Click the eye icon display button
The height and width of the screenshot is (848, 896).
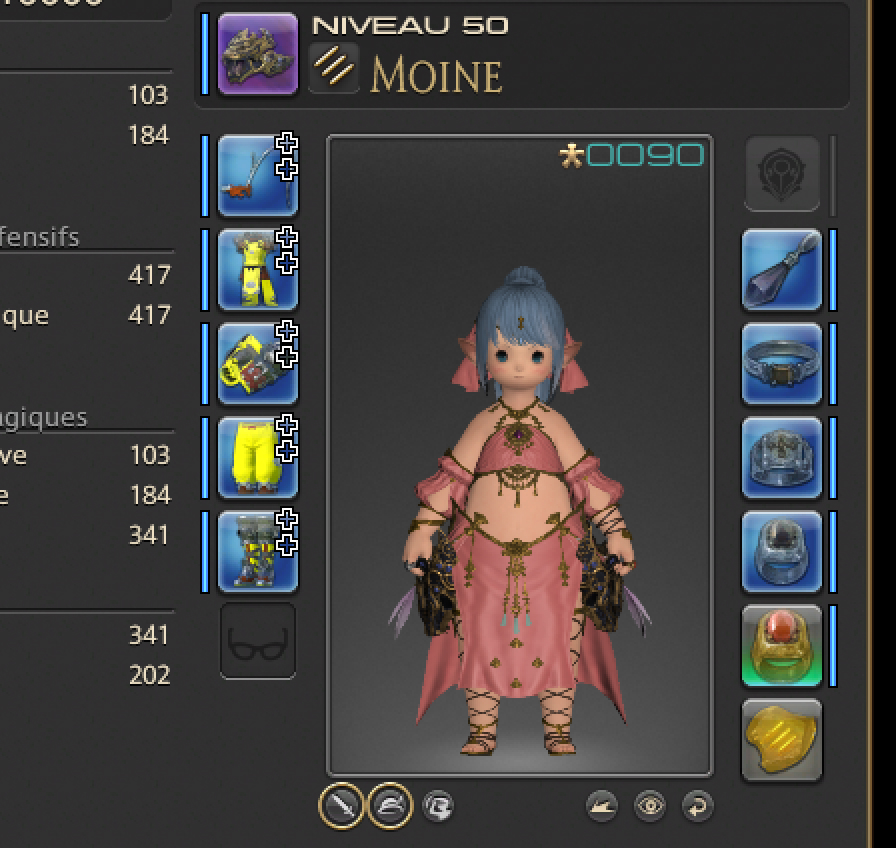650,805
